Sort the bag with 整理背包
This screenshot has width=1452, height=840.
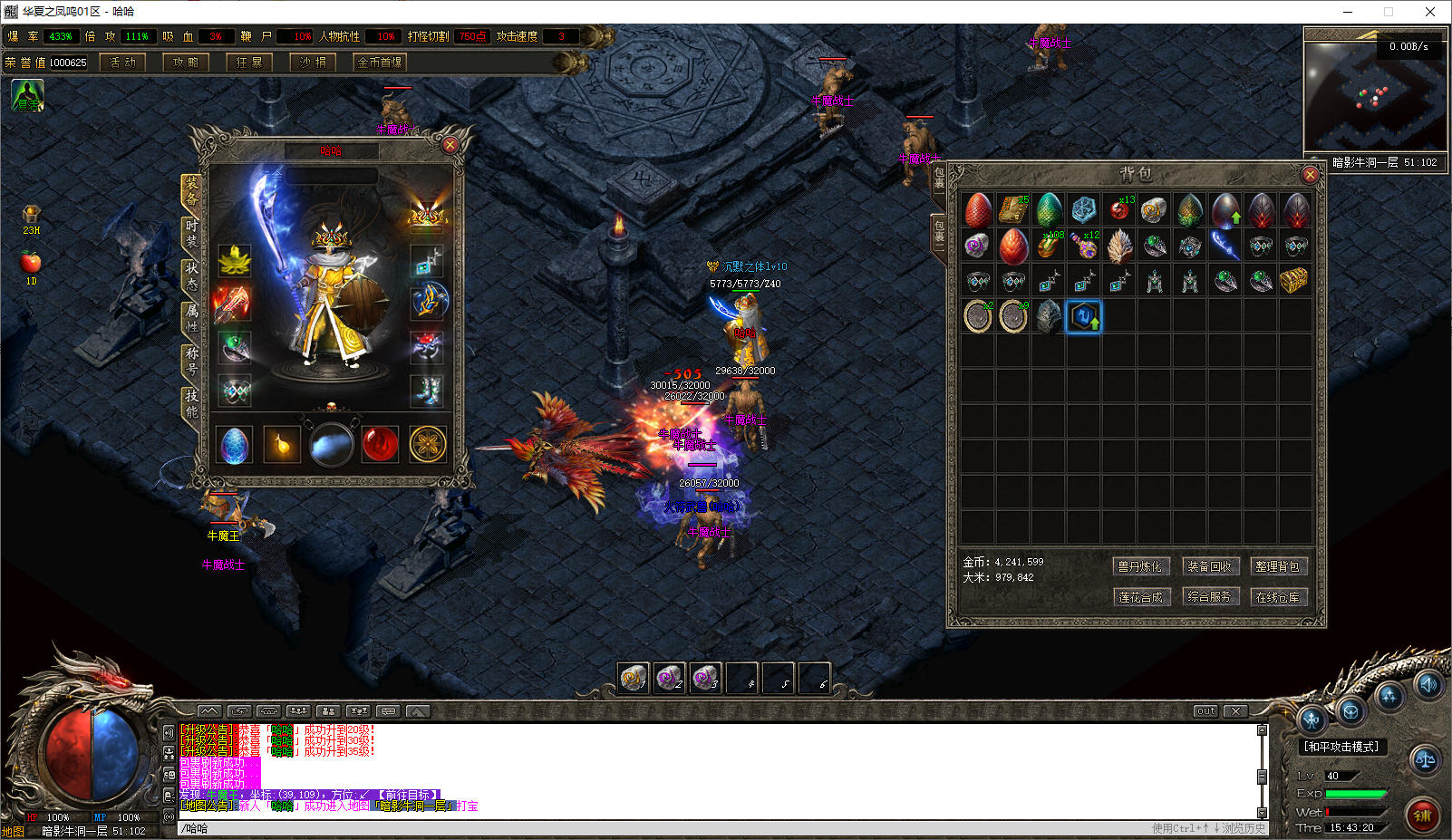click(x=1277, y=566)
